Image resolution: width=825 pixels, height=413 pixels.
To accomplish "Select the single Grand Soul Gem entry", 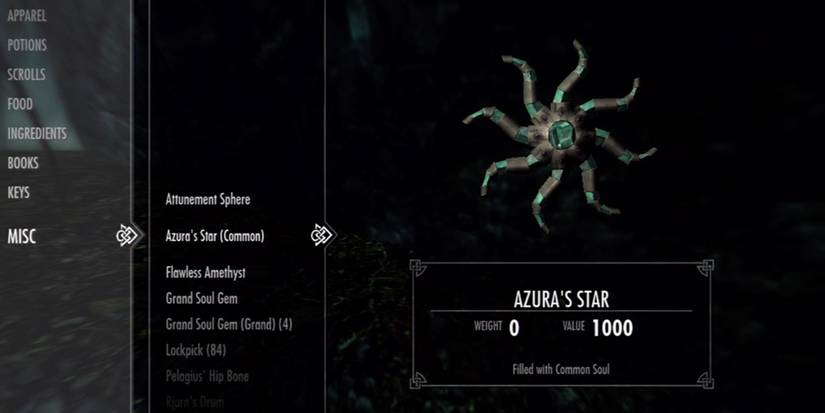I will pos(202,298).
